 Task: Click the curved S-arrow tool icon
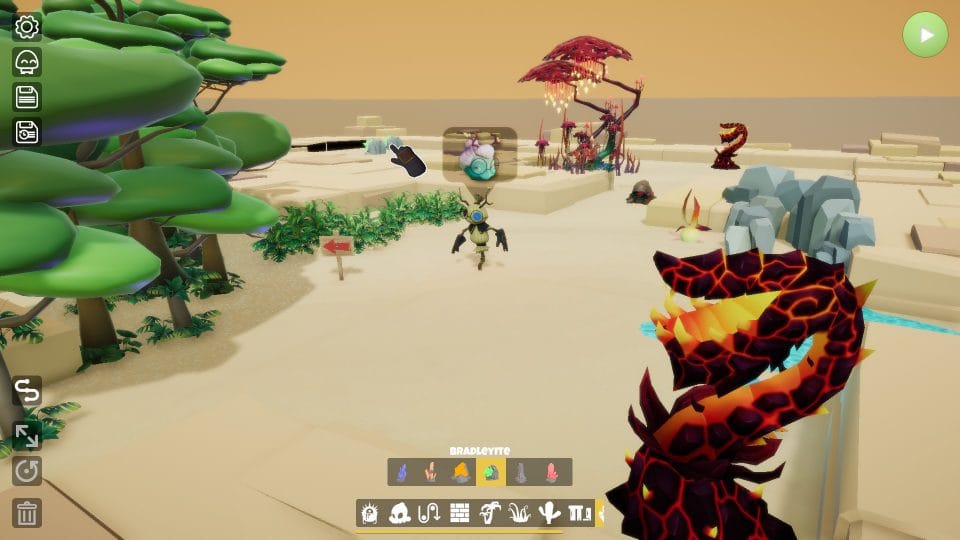coord(27,391)
